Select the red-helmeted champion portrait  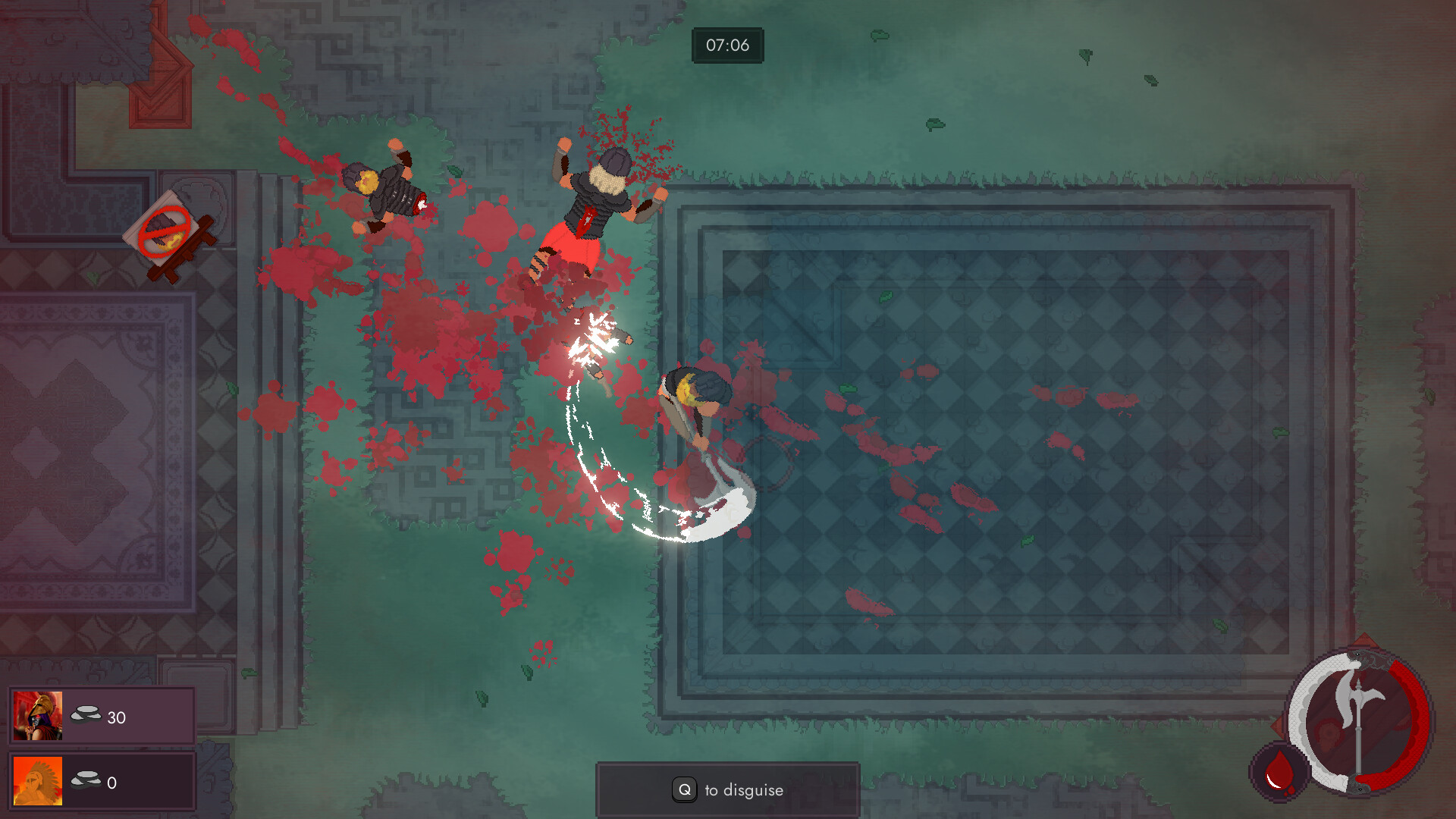tap(38, 715)
